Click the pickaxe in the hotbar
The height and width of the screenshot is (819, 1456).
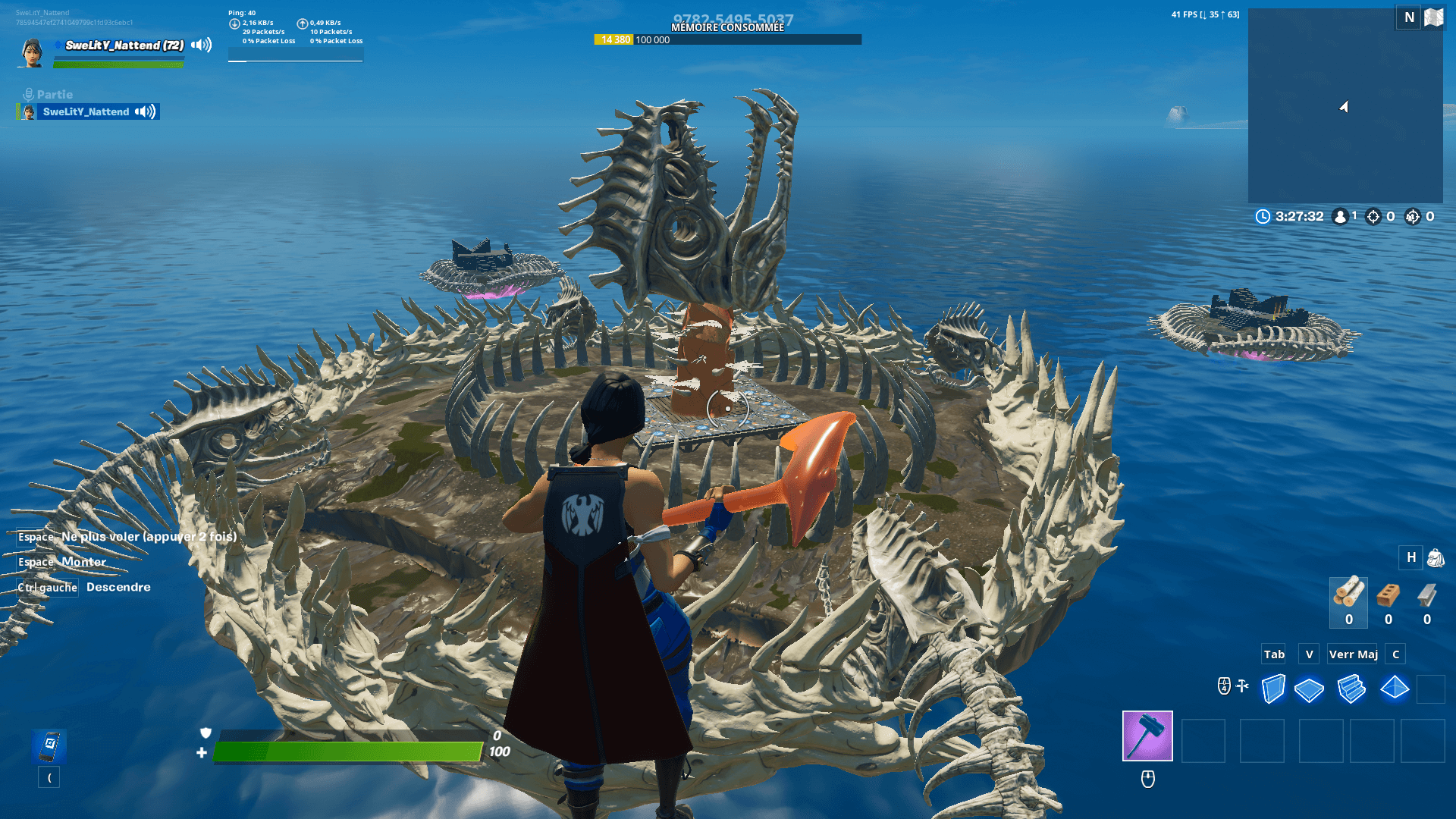(x=1146, y=736)
